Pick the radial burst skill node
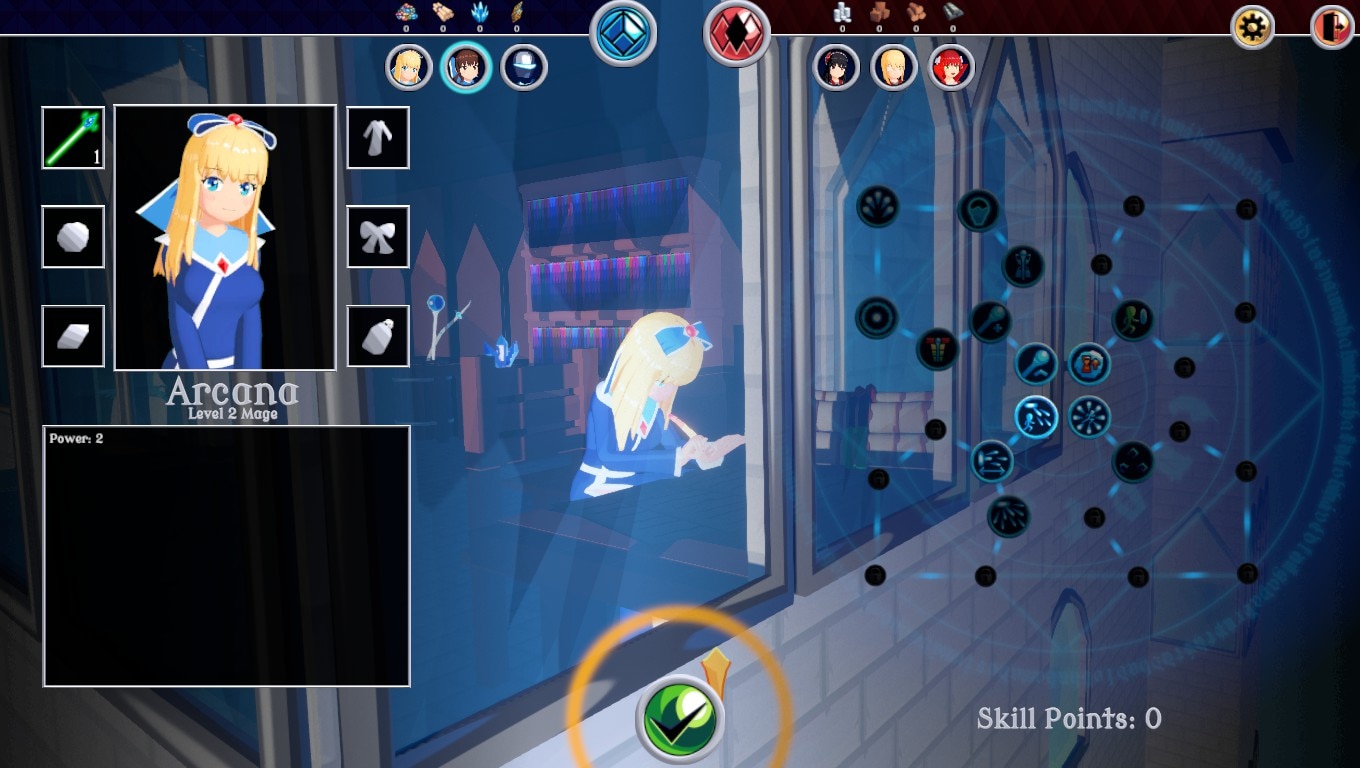 pyautogui.click(x=1089, y=416)
